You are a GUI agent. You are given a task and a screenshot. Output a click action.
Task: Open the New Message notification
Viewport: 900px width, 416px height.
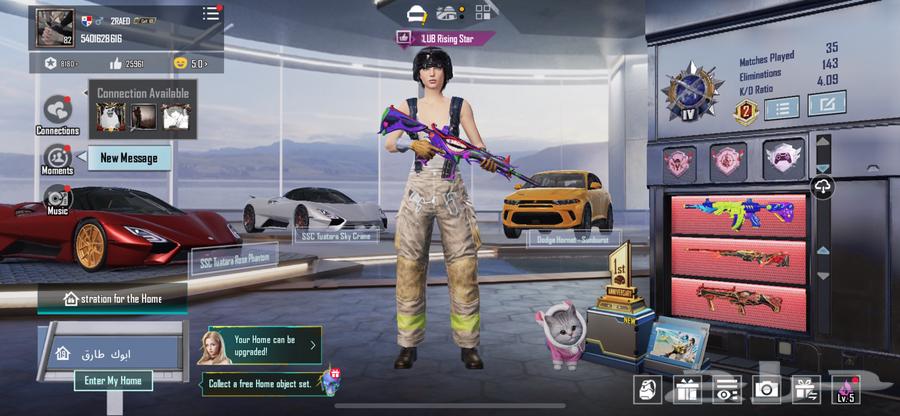pos(128,158)
